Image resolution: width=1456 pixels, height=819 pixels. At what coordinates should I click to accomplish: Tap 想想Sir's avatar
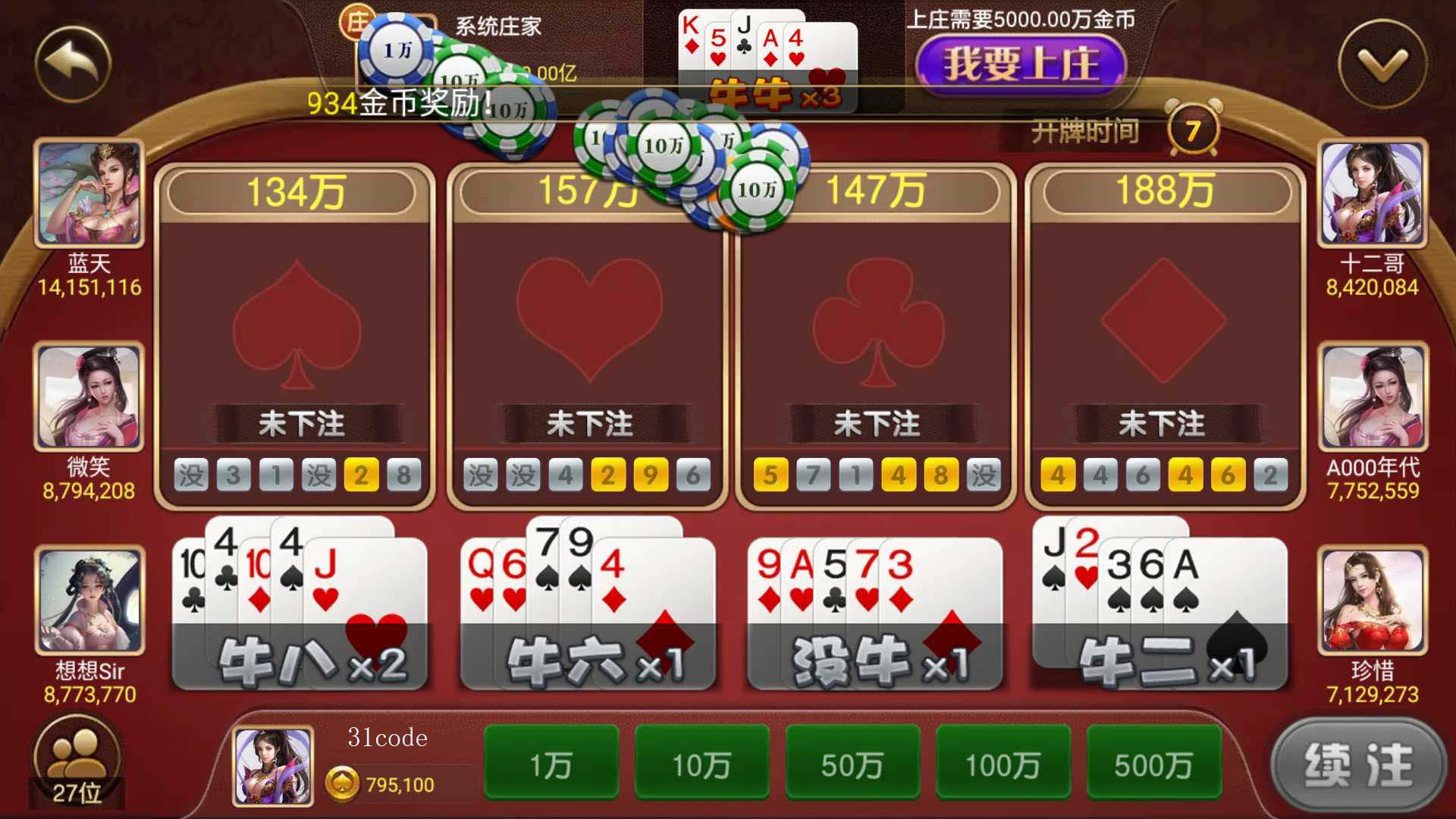coord(89,601)
